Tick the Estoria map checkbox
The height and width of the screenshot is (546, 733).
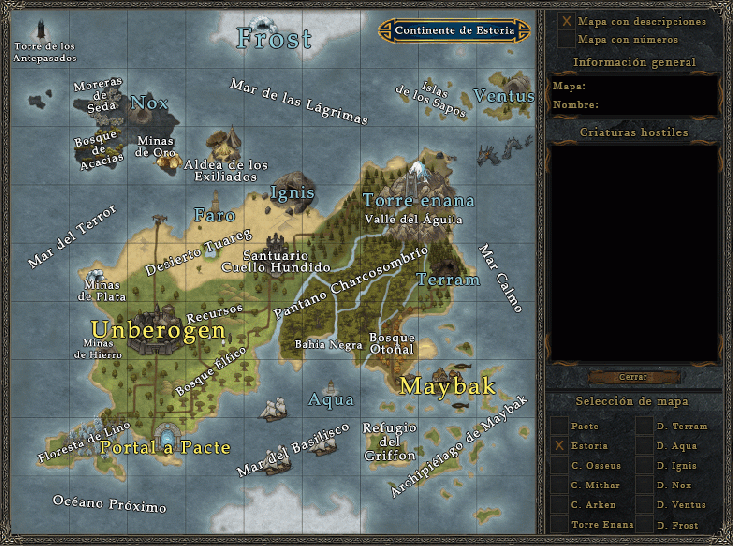[560, 446]
